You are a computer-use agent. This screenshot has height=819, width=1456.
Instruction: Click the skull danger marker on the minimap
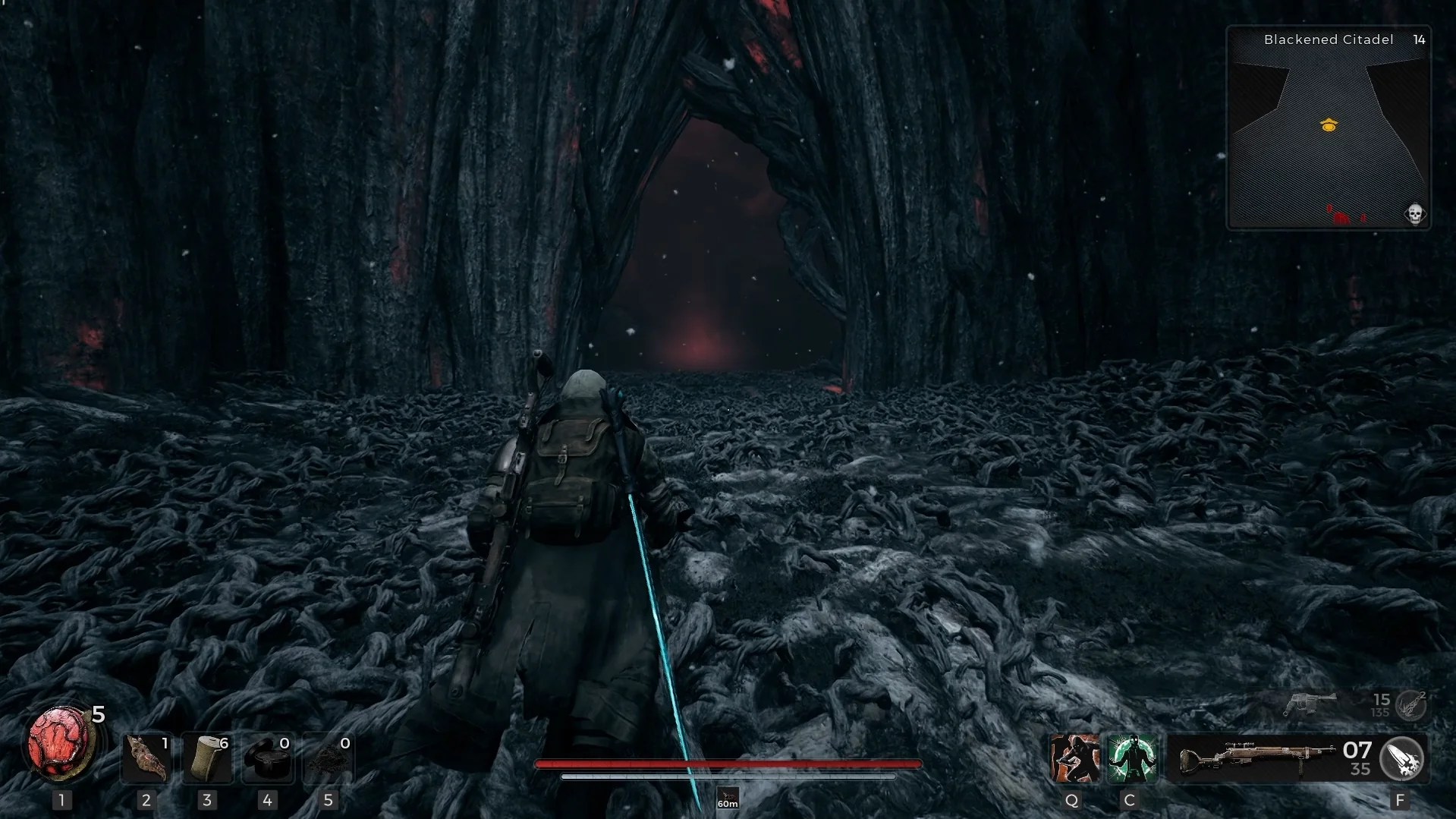pyautogui.click(x=1414, y=213)
